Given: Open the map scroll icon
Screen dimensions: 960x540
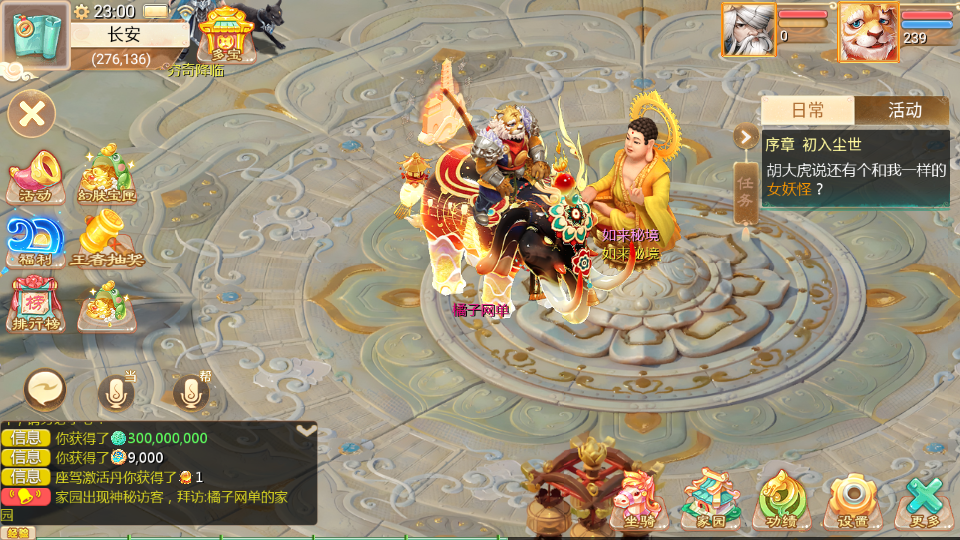Looking at the screenshot, I should click(36, 35).
